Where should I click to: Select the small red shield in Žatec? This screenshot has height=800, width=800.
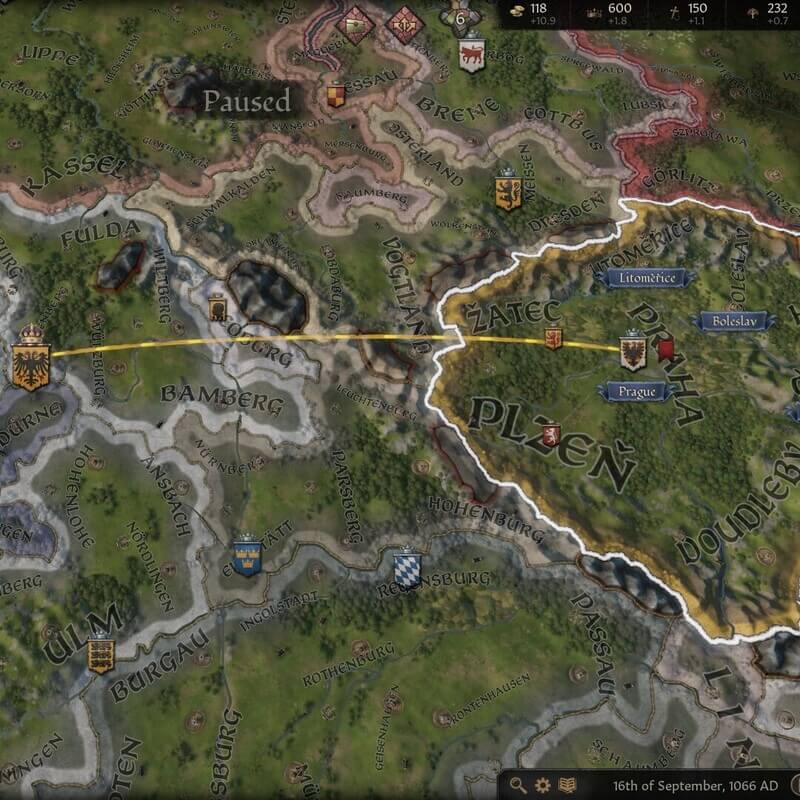[551, 340]
